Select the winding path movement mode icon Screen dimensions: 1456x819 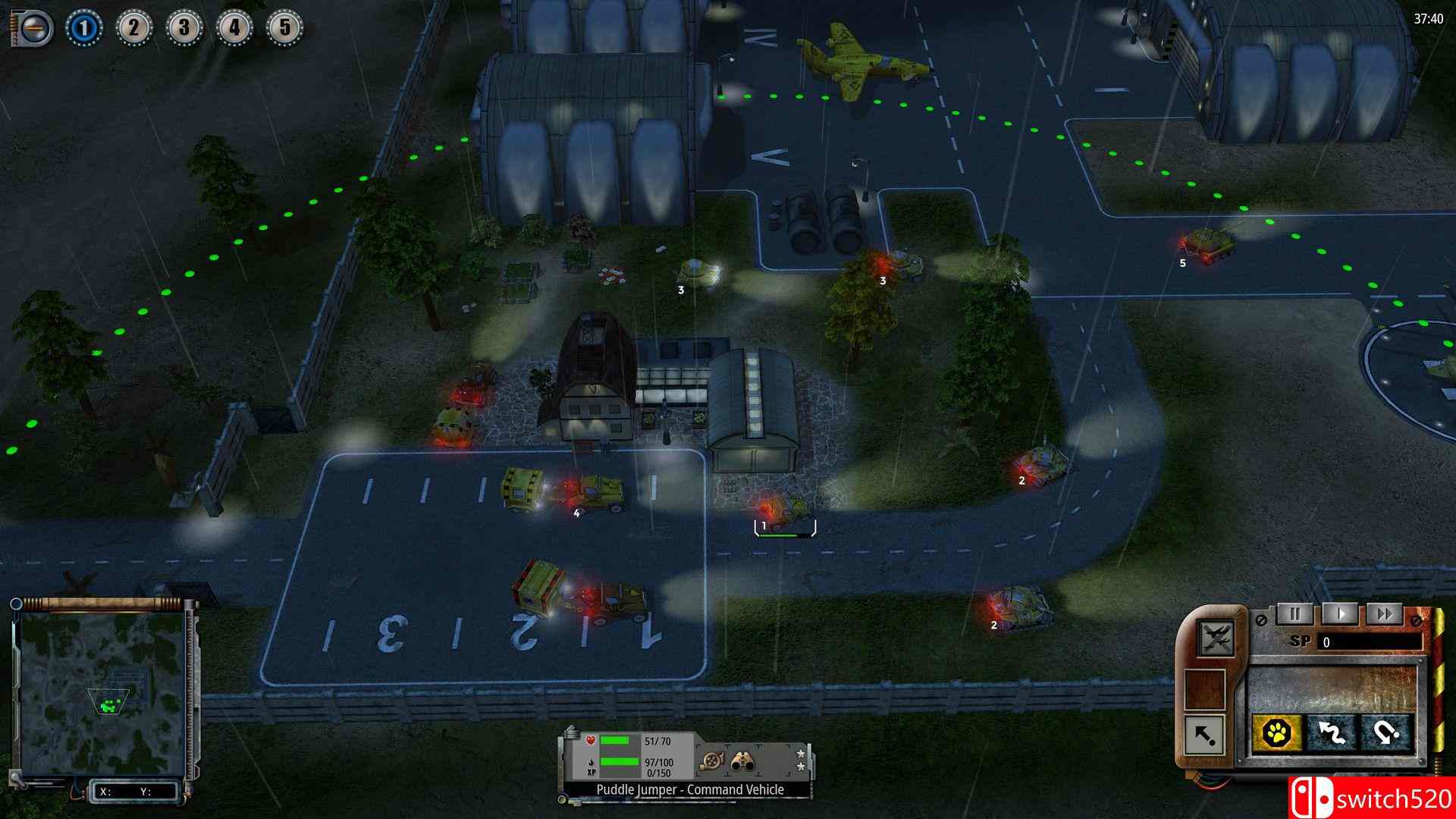pos(1333,734)
